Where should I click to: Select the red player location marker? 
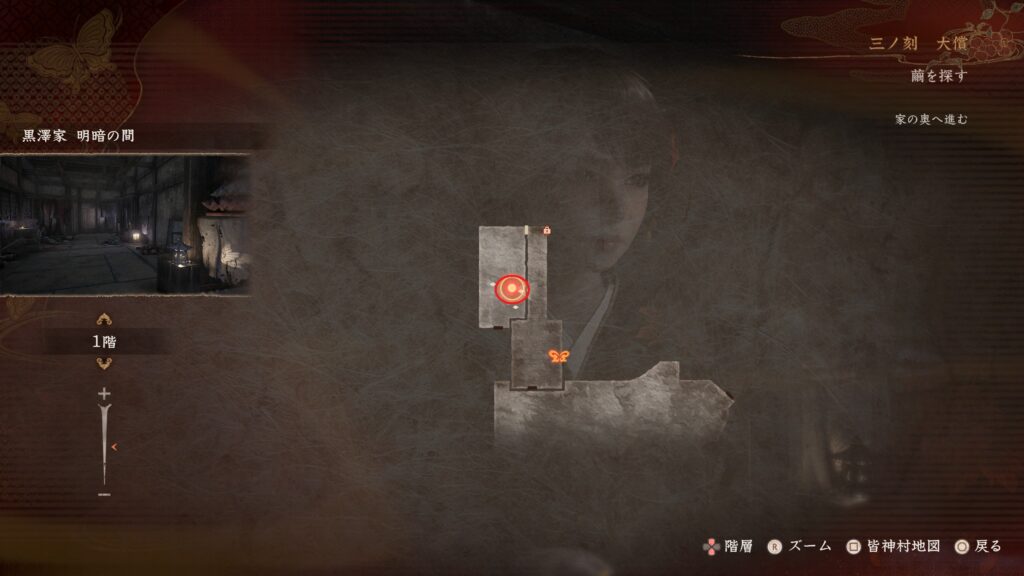[x=512, y=289]
